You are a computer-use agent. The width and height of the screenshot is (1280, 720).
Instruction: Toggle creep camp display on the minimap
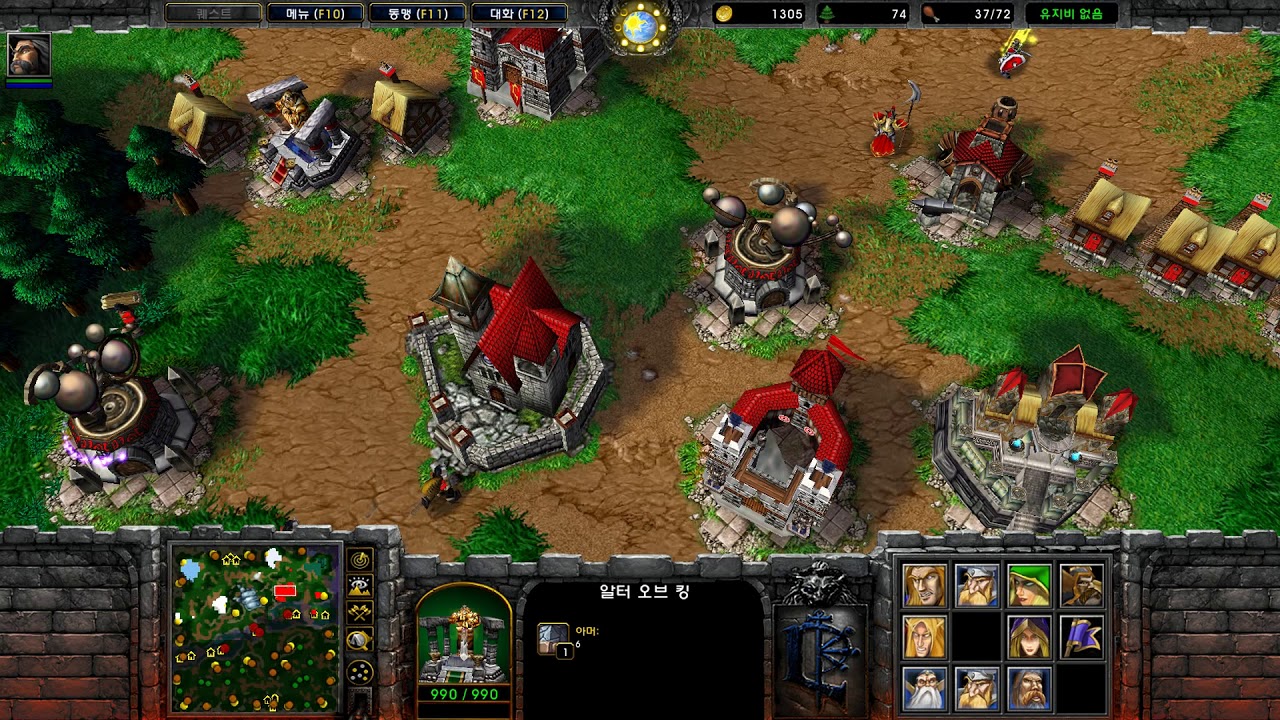360,640
